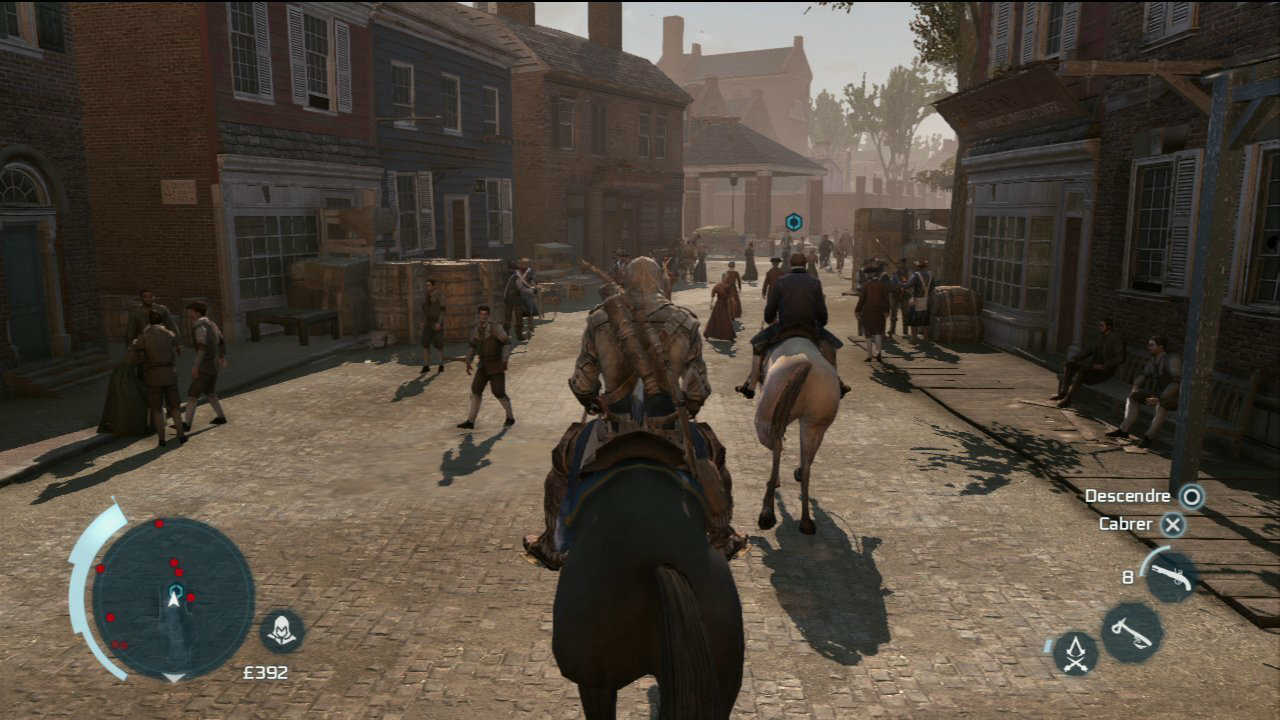Select the hexagonal objective marker
Viewport: 1280px width, 720px height.
[793, 222]
